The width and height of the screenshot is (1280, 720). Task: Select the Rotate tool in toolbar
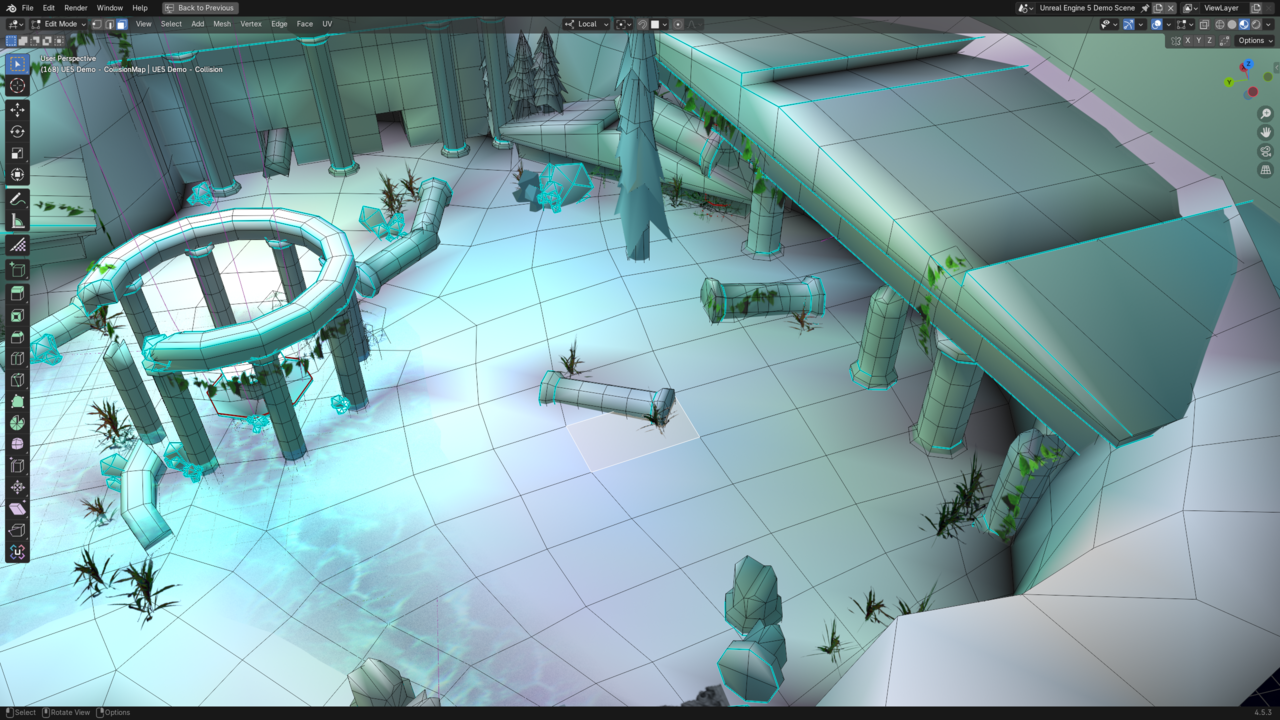17,131
